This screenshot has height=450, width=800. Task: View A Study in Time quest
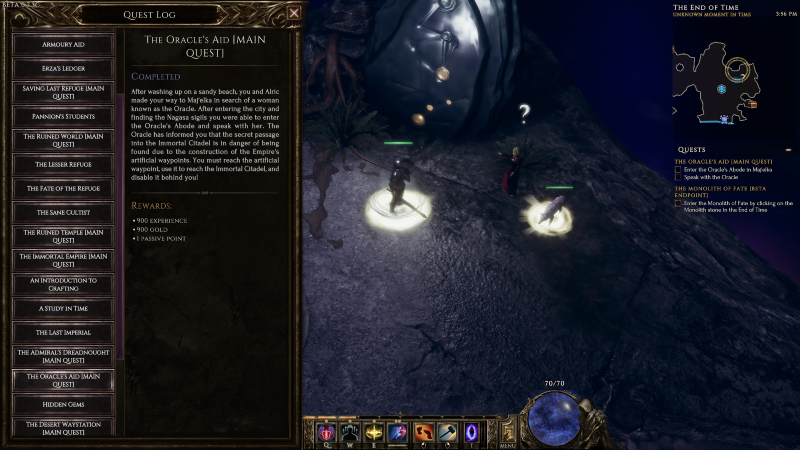point(62,308)
